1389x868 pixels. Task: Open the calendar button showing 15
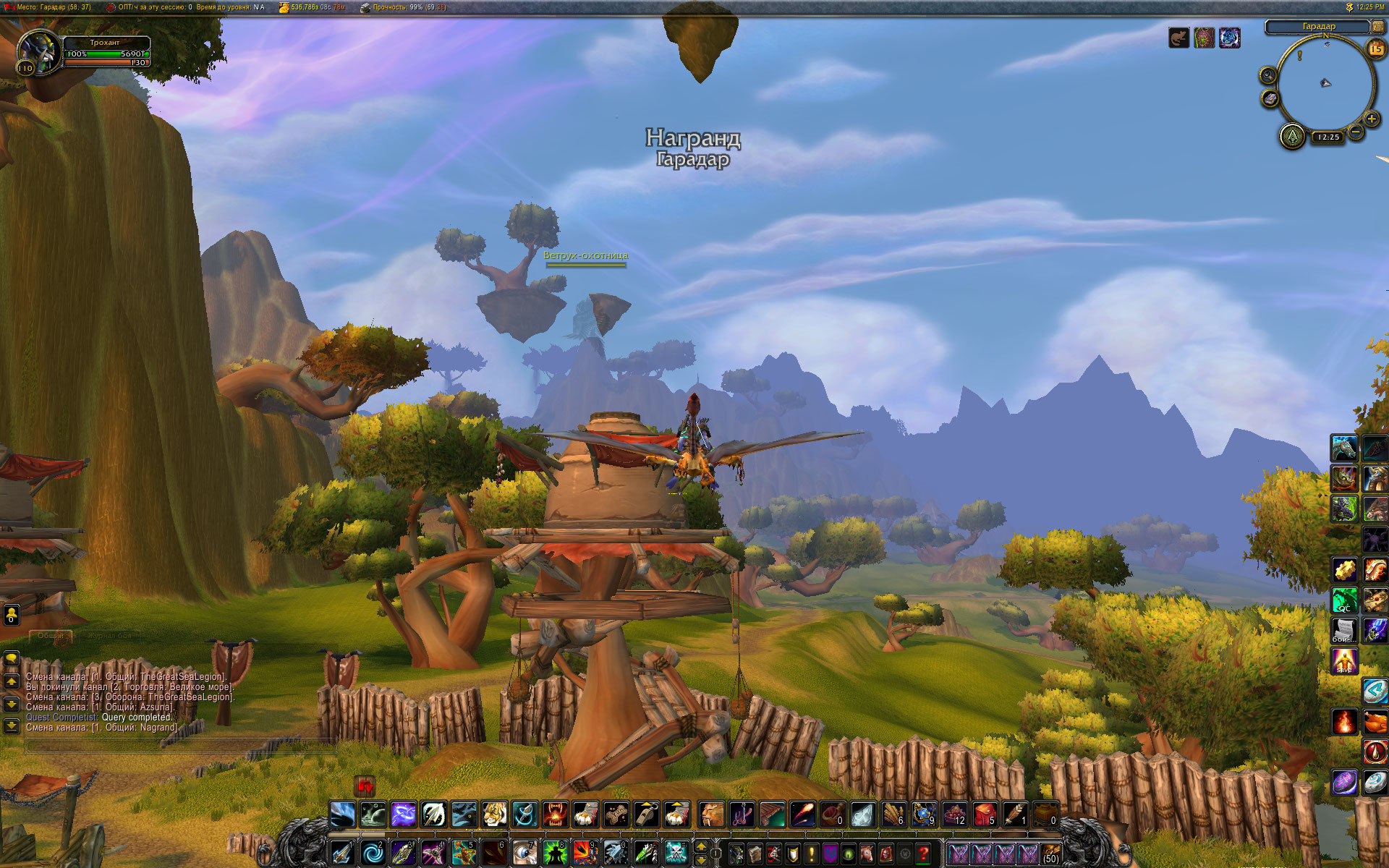1375,48
